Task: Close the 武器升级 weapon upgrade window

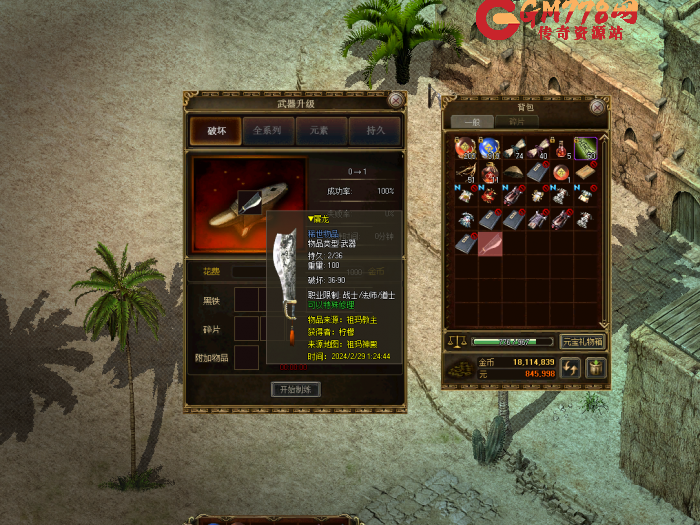Action: click(x=396, y=100)
